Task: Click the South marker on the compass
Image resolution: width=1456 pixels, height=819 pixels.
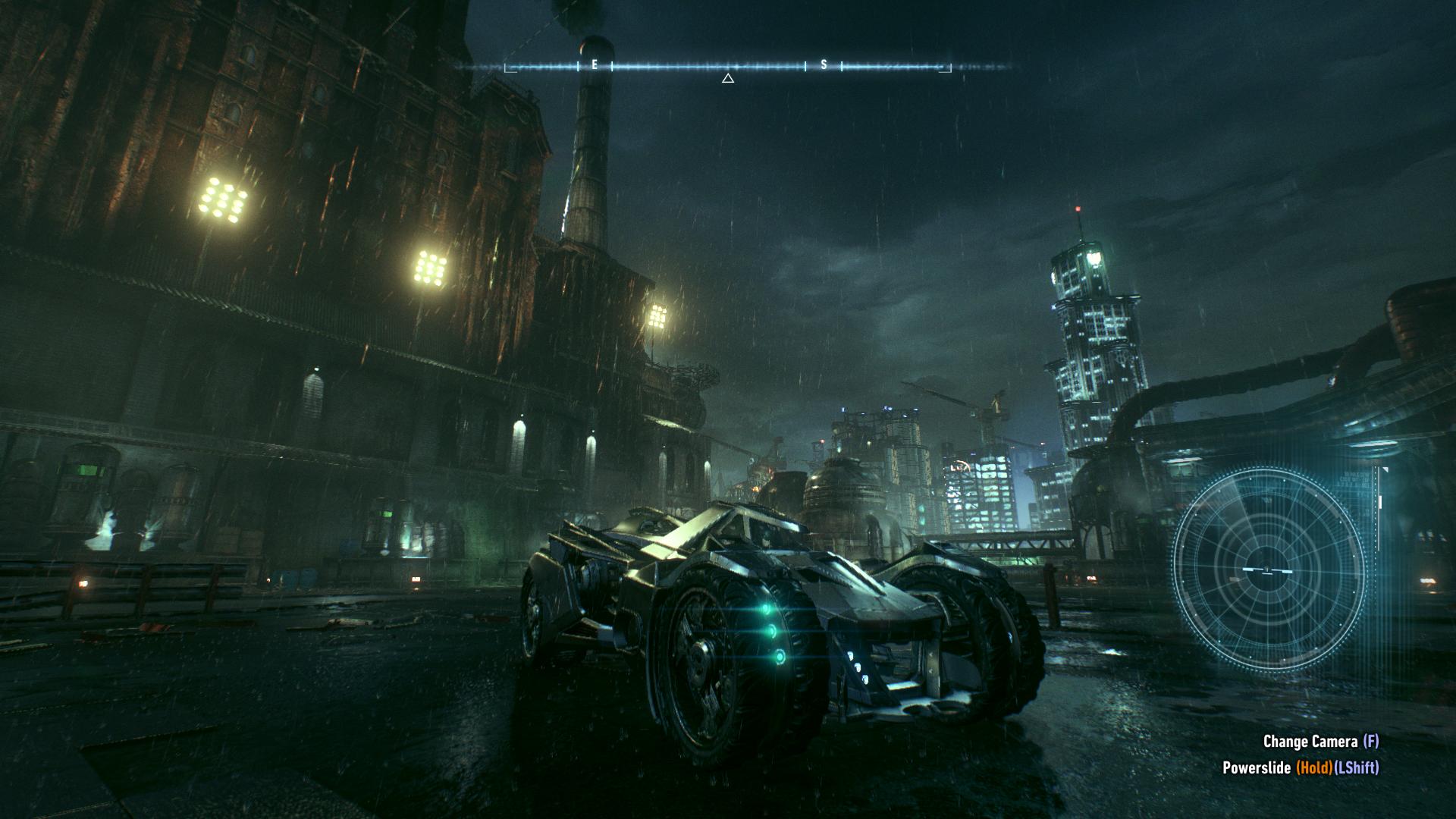Action: tap(824, 65)
